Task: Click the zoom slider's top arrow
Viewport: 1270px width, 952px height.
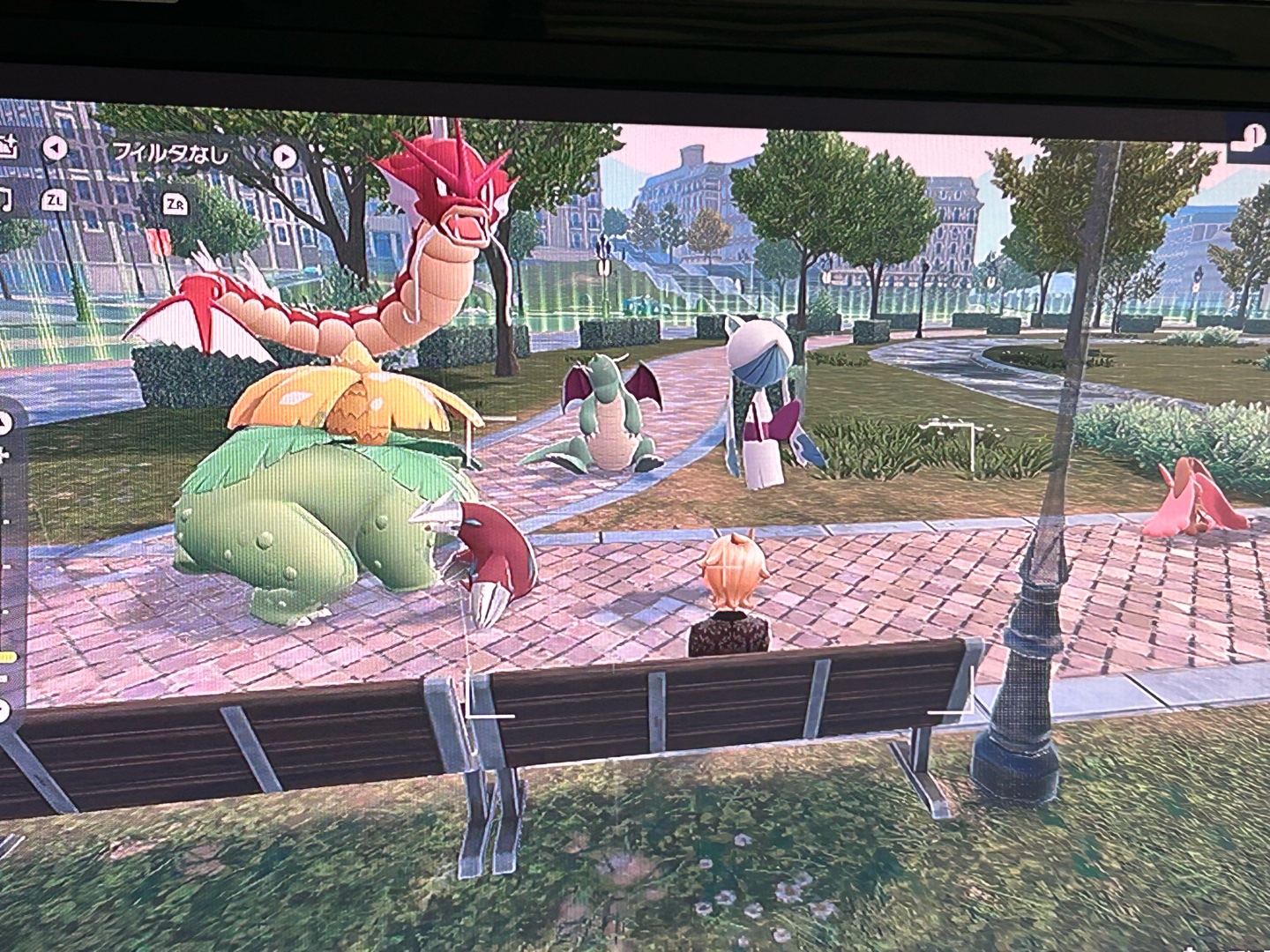Action: click(x=5, y=424)
